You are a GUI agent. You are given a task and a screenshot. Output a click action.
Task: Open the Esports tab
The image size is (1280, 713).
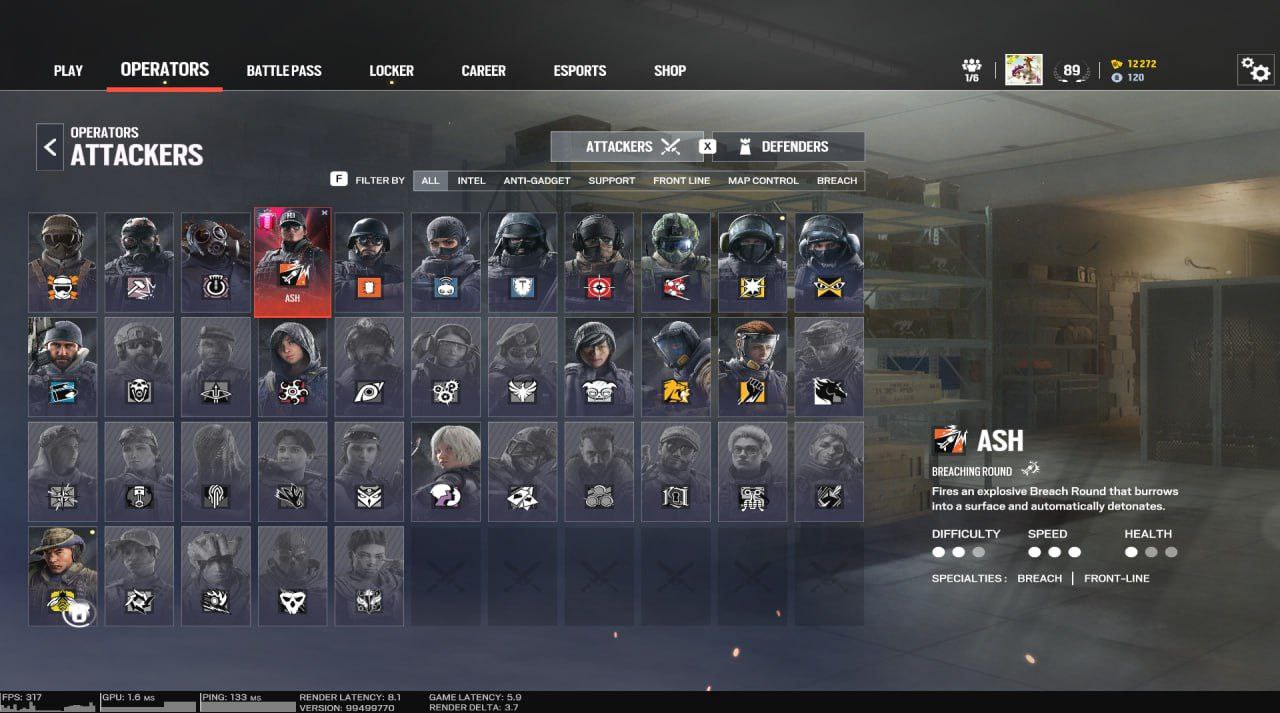pos(580,71)
